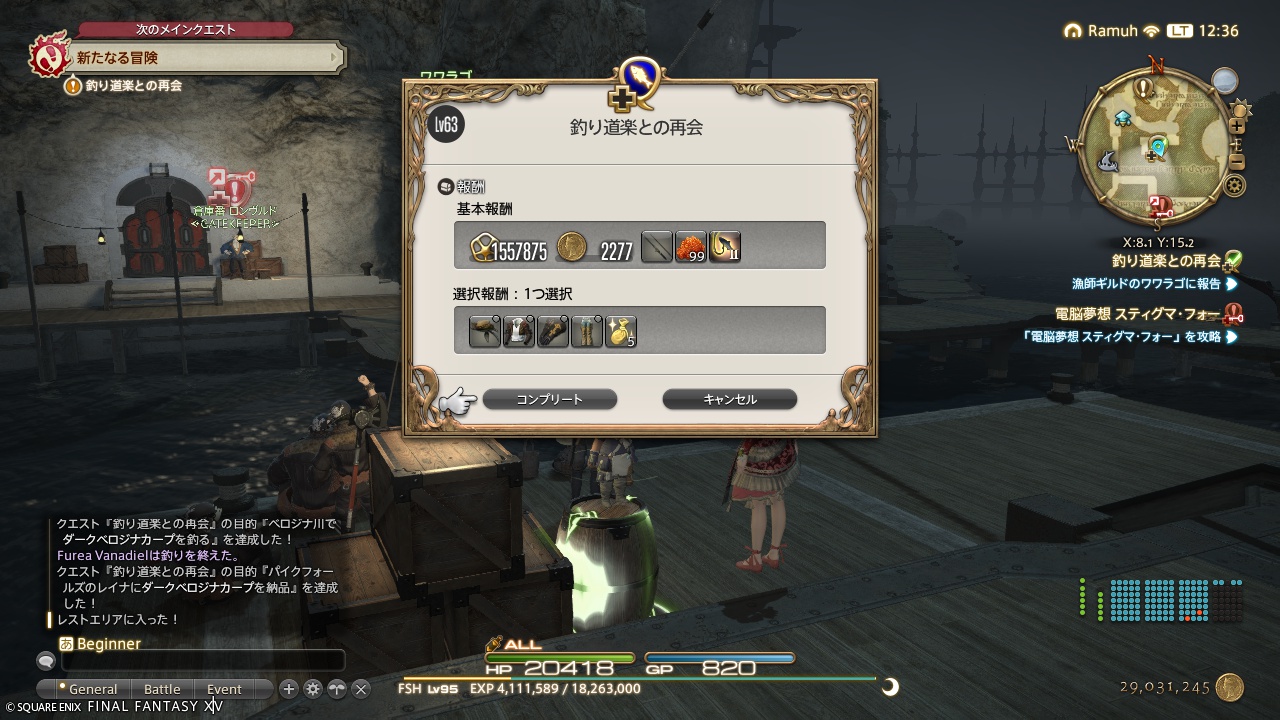Image resolution: width=1280 pixels, height=720 pixels.
Task: Add a chat tab with the plus icon
Action: point(289,689)
